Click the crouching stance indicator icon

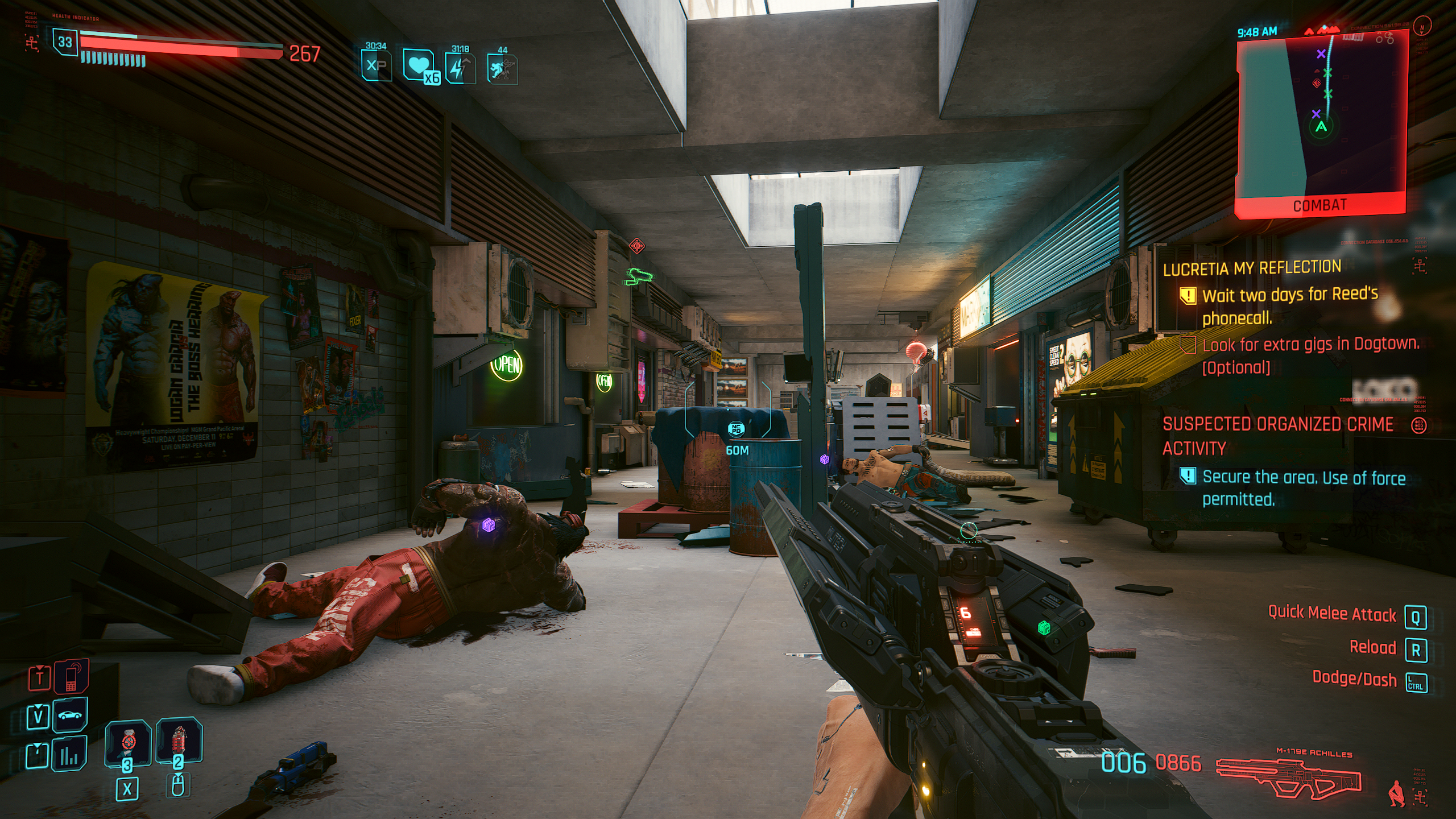click(1394, 794)
